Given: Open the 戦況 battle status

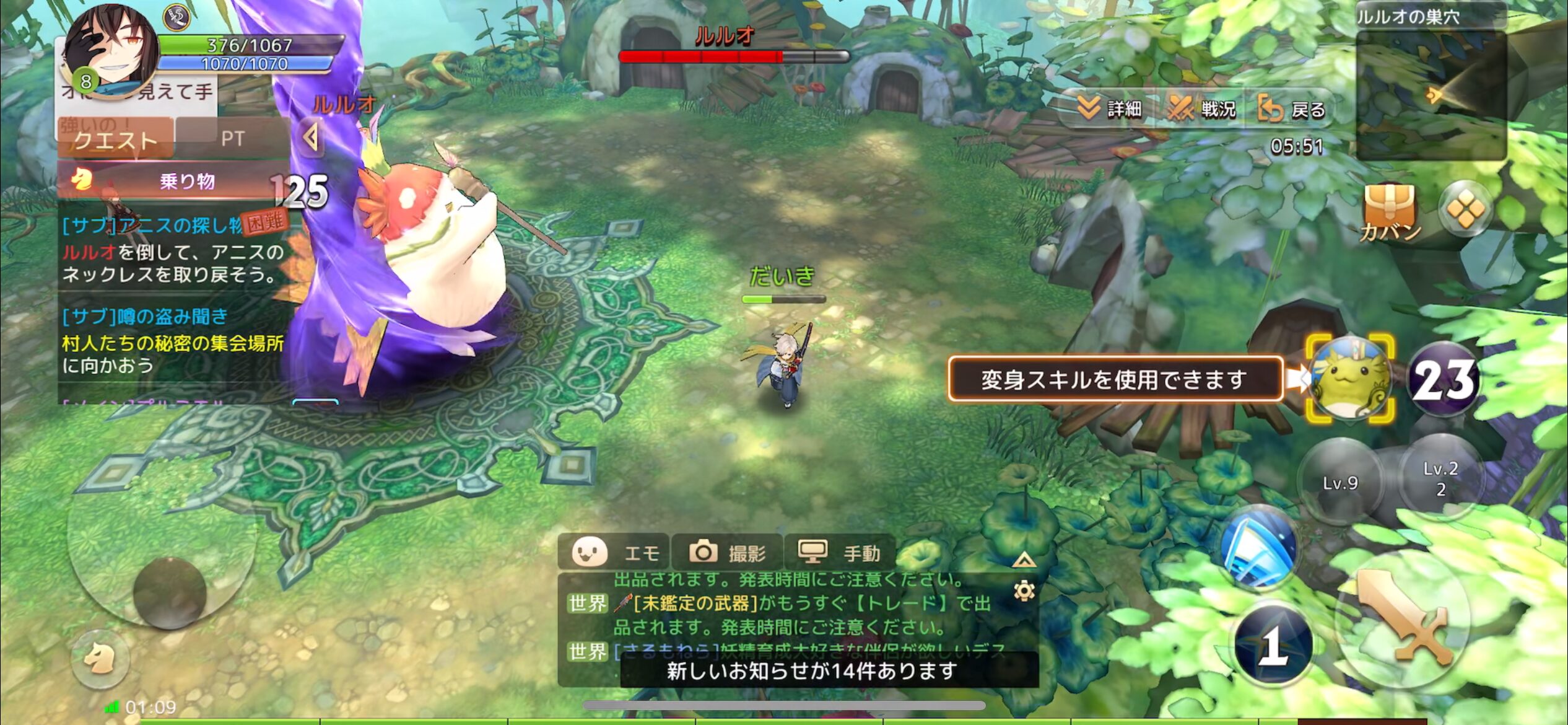Looking at the screenshot, I should [x=1201, y=110].
